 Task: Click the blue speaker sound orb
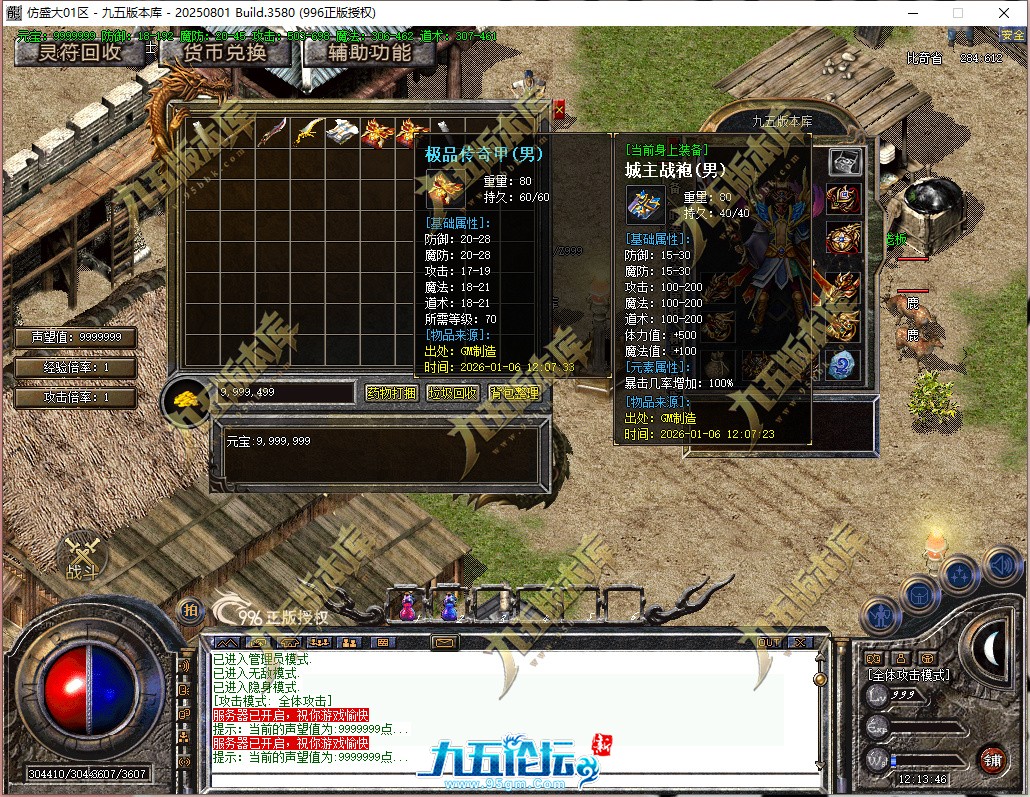(1001, 567)
